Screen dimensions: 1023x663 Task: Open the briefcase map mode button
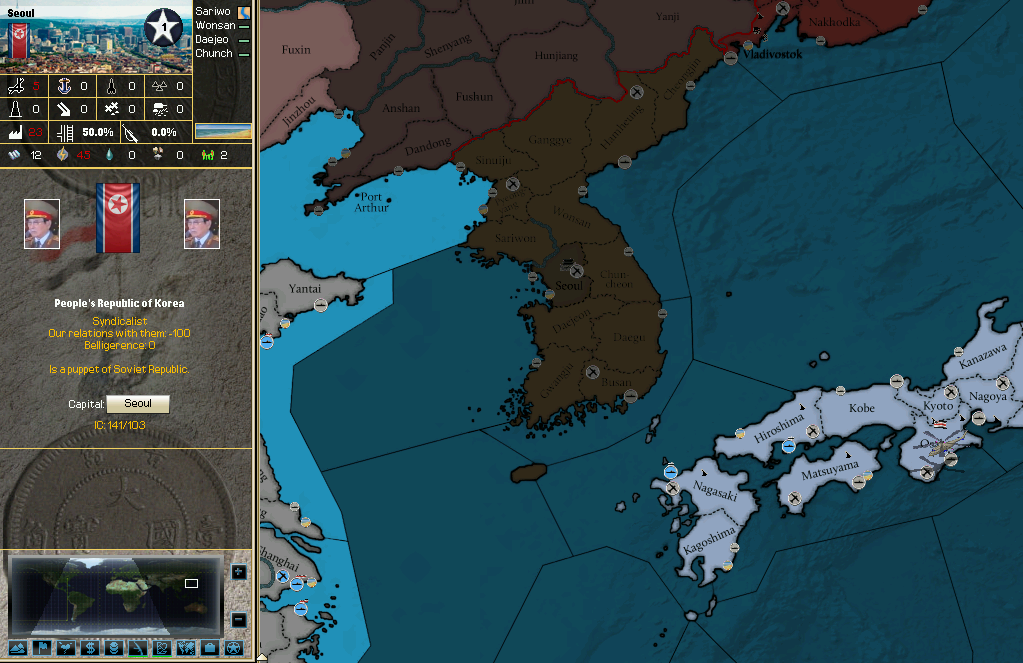[x=209, y=648]
